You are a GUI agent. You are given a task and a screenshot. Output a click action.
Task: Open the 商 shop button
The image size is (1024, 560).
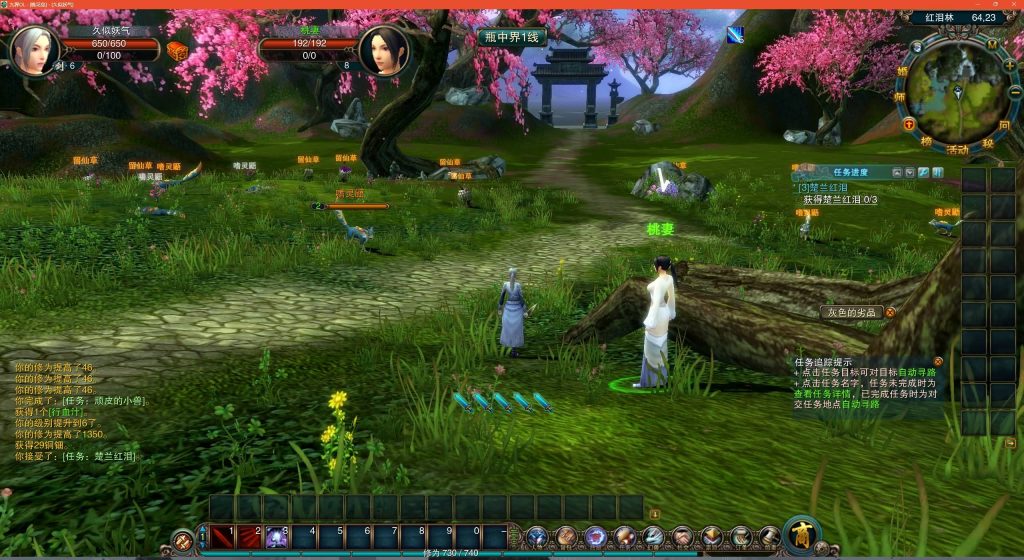pos(802,533)
